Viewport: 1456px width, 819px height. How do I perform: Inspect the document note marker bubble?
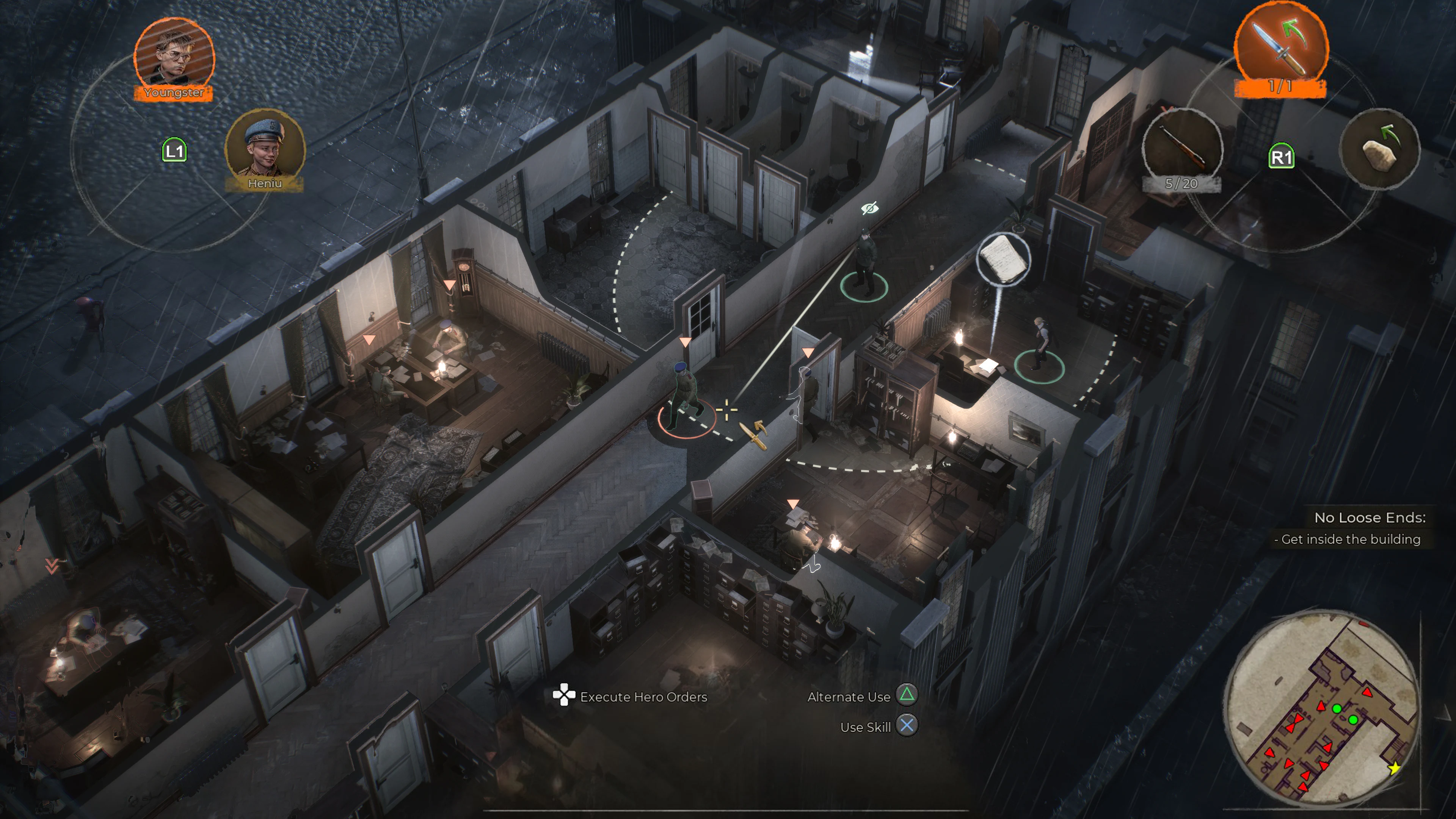[1003, 259]
